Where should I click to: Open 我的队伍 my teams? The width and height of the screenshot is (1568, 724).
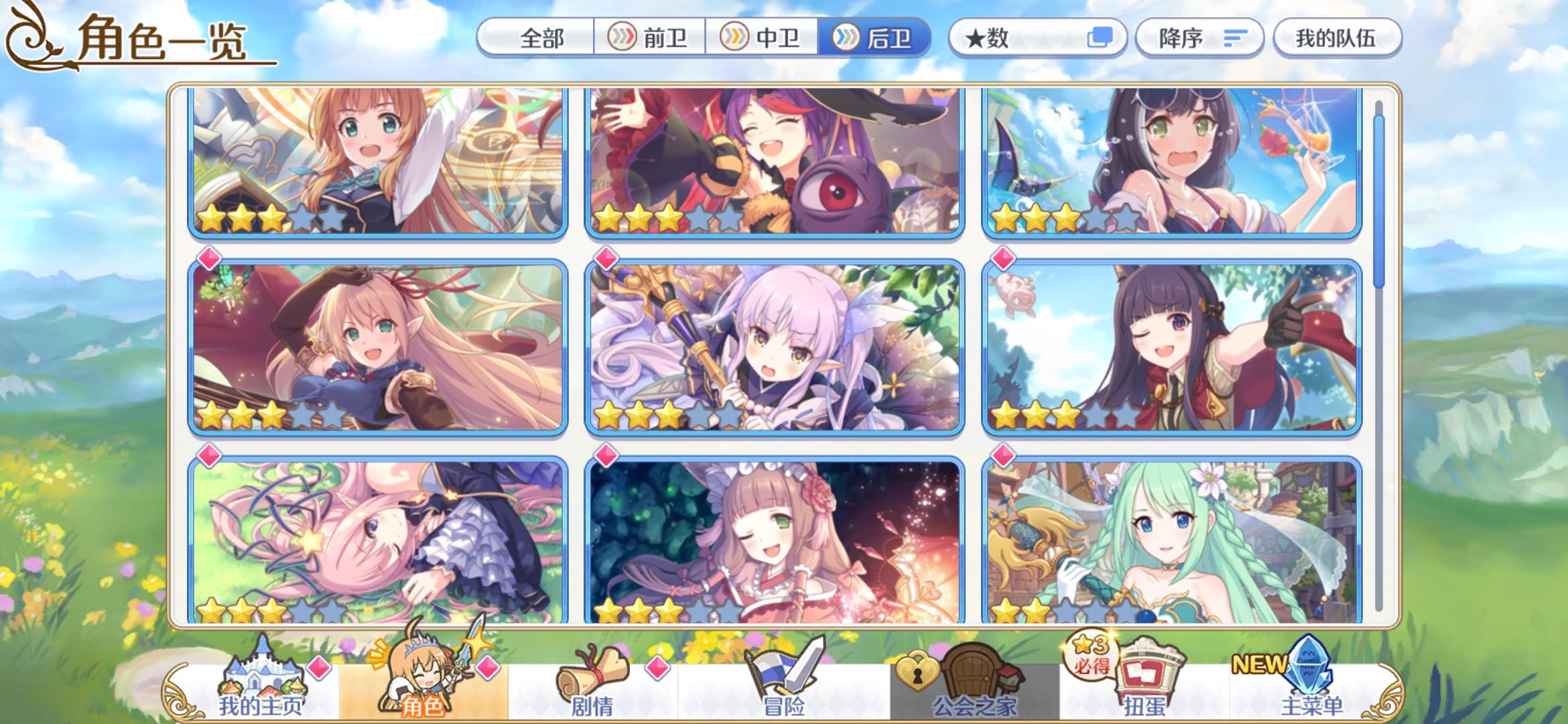click(x=1337, y=38)
